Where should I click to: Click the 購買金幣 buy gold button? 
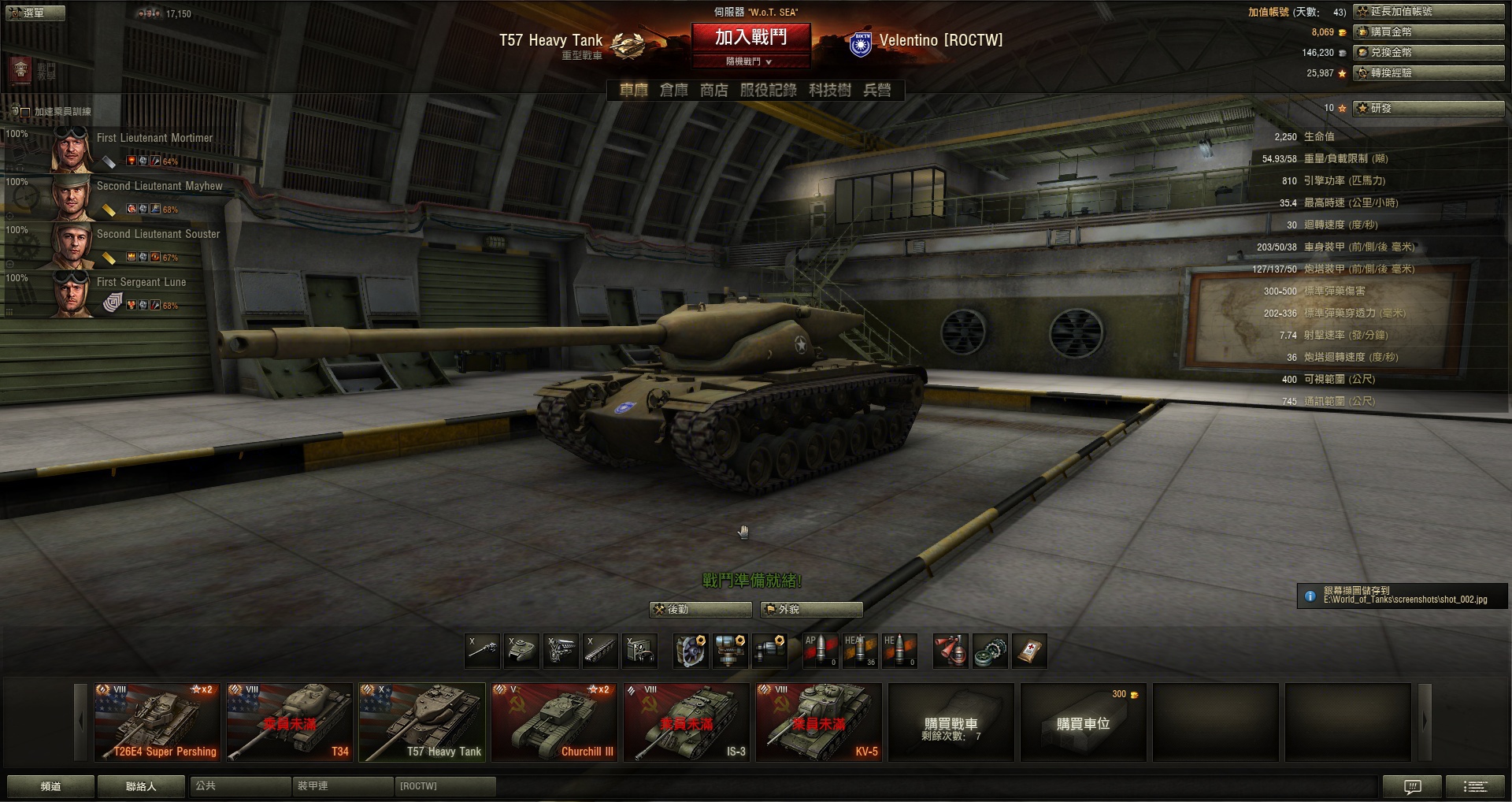point(1429,32)
